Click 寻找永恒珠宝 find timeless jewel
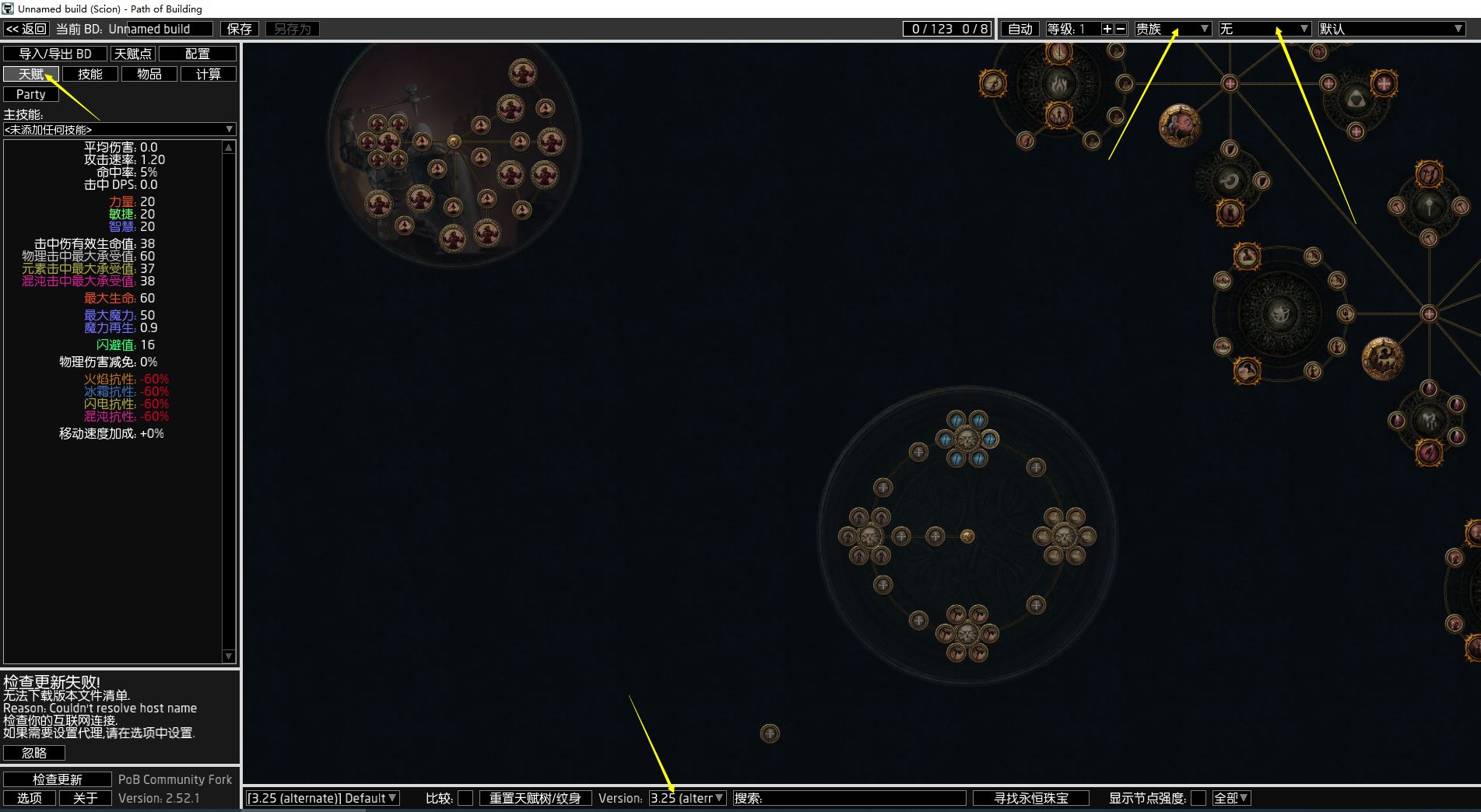 pyautogui.click(x=1031, y=798)
